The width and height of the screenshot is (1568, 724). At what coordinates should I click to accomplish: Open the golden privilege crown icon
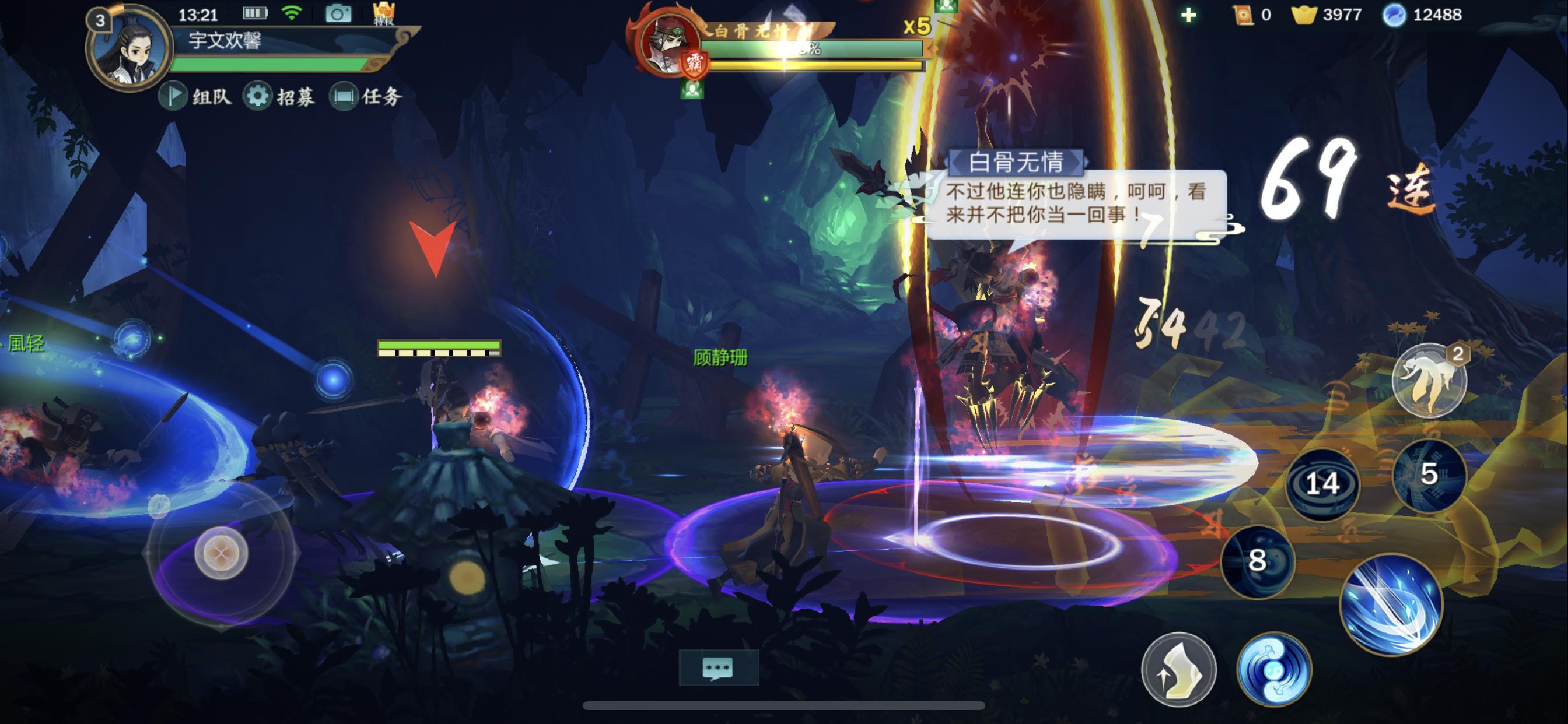pos(384,13)
